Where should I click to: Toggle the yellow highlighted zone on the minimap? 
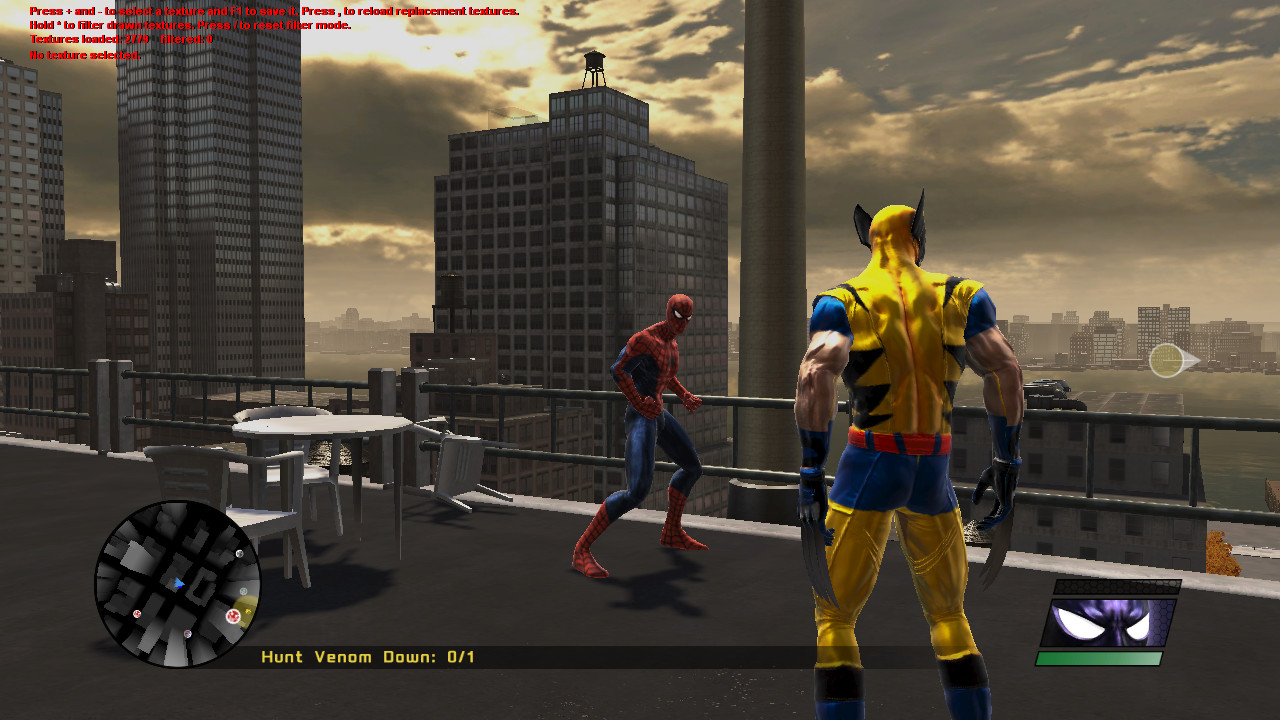[246, 608]
